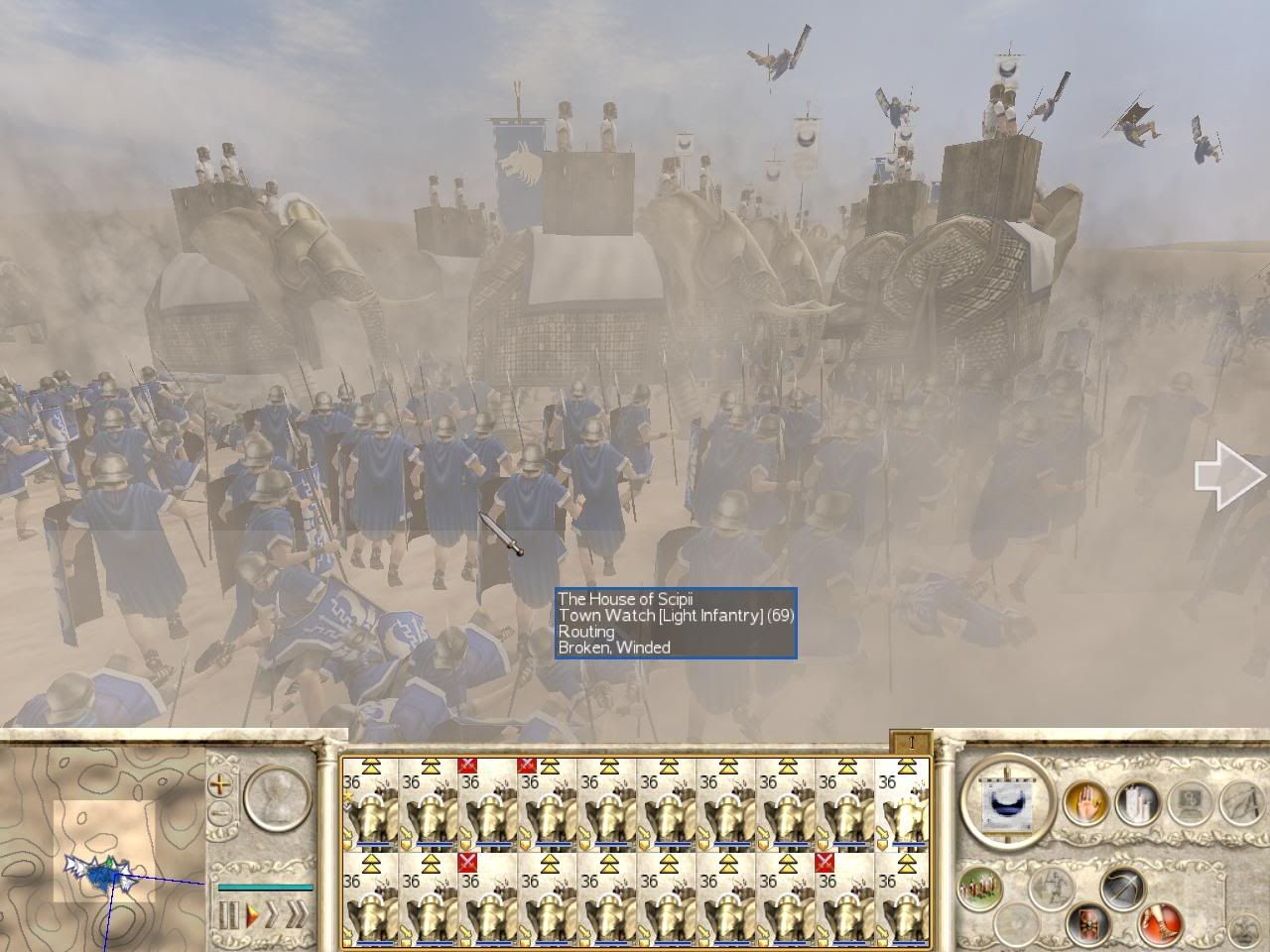1270x952 pixels.
Task: Pause the battle
Action: 229,915
